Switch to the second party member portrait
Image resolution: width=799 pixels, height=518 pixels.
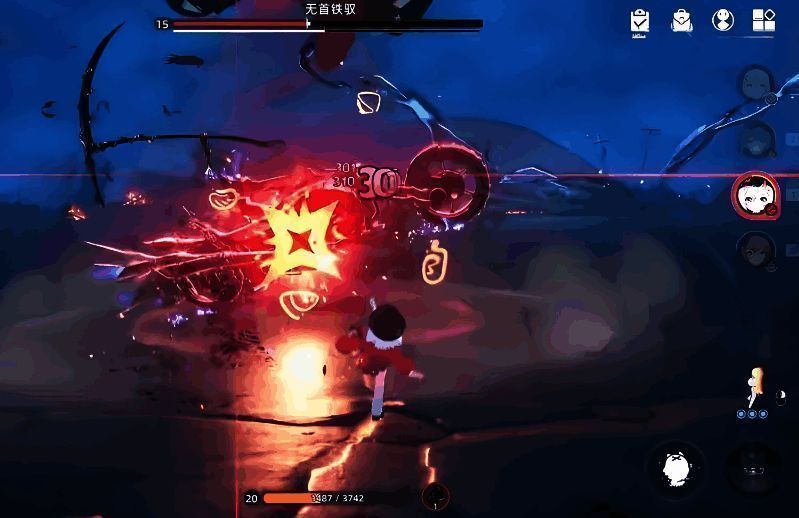(x=756, y=138)
